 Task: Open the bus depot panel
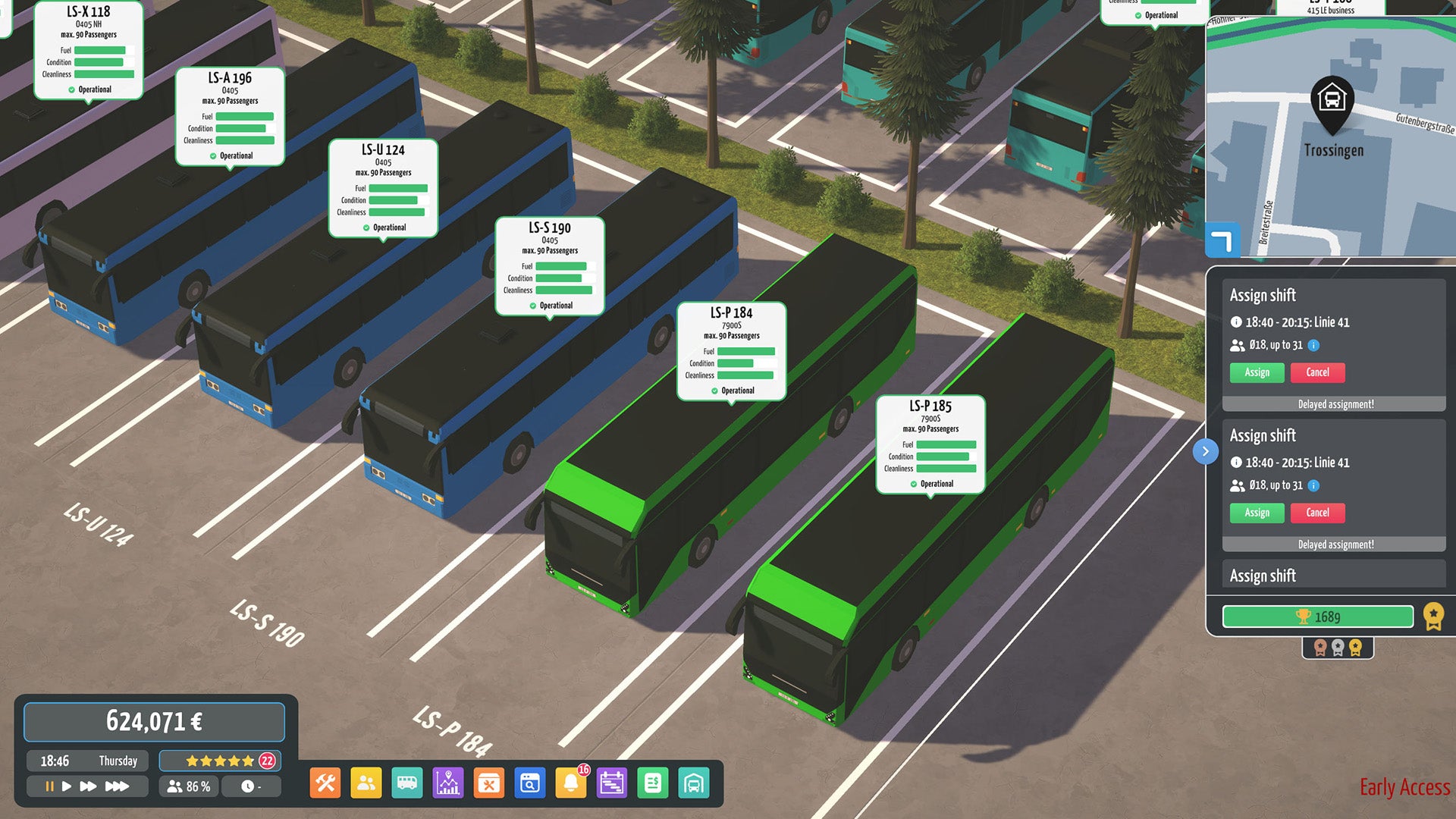click(694, 782)
